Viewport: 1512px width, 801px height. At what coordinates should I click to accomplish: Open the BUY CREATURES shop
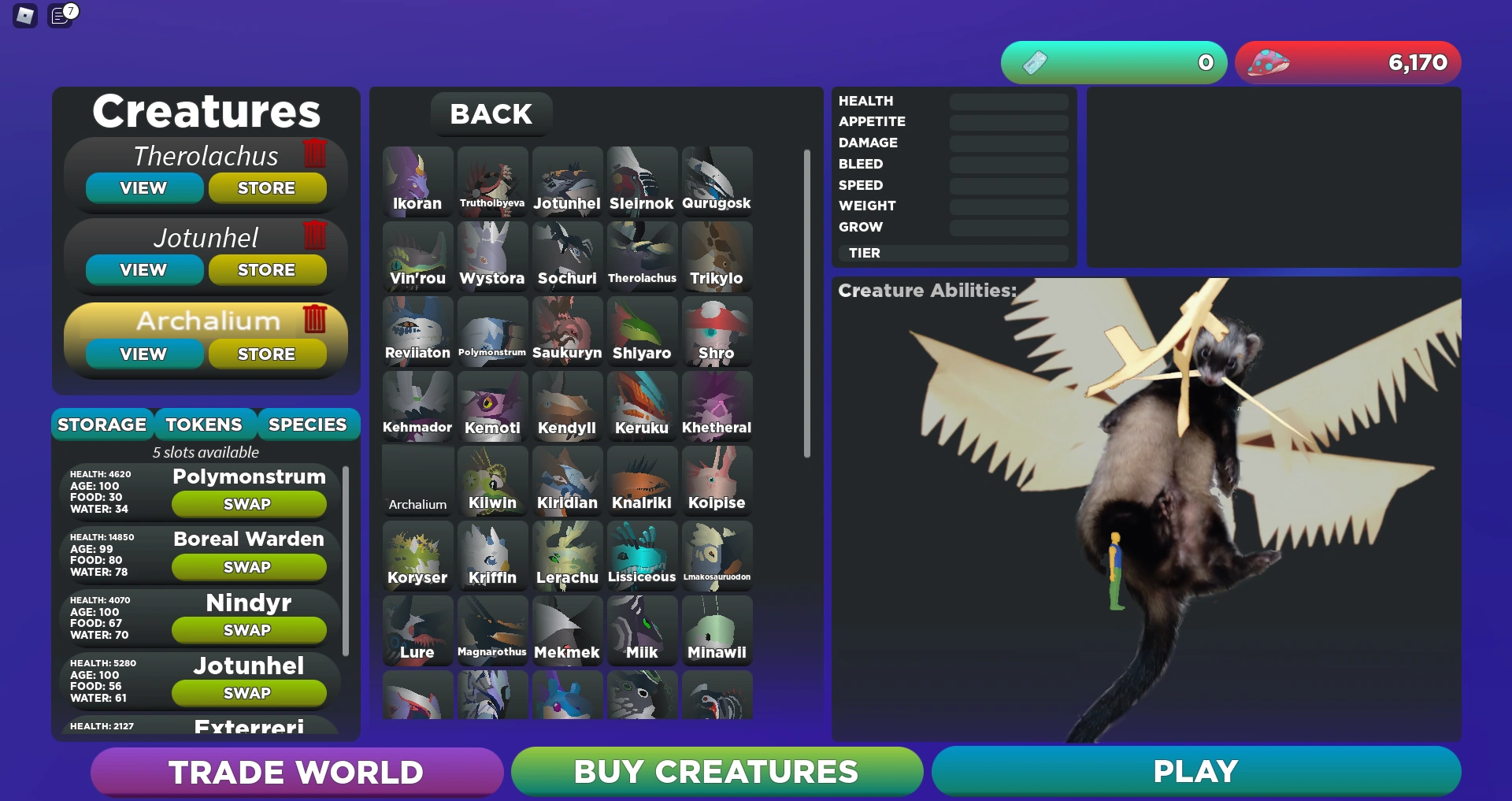click(716, 772)
